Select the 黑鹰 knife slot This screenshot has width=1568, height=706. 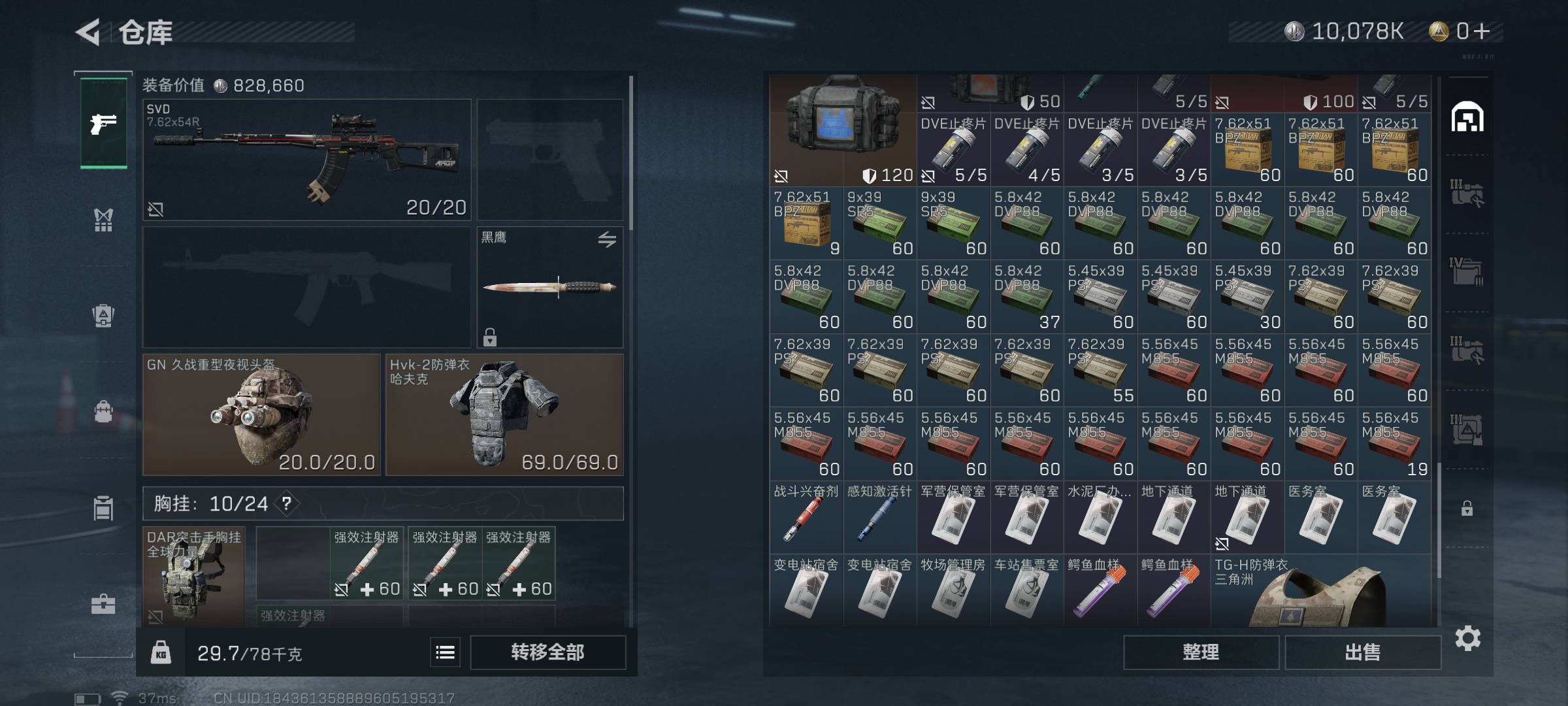coord(549,286)
